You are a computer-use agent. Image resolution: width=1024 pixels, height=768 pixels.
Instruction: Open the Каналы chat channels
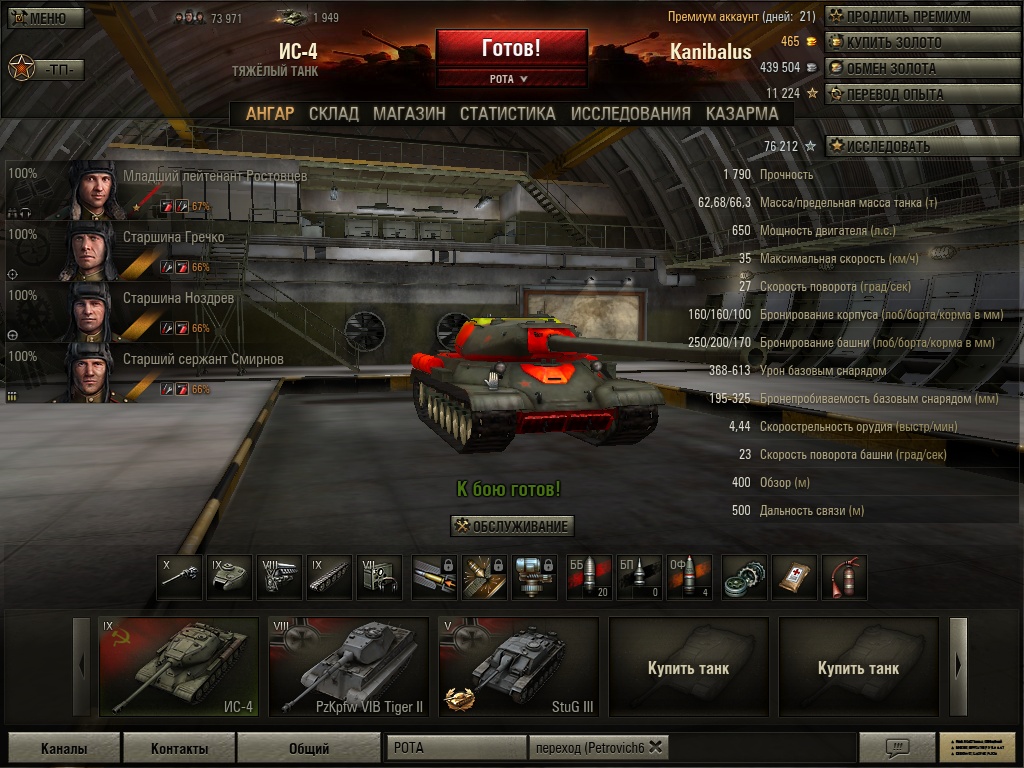[x=64, y=748]
